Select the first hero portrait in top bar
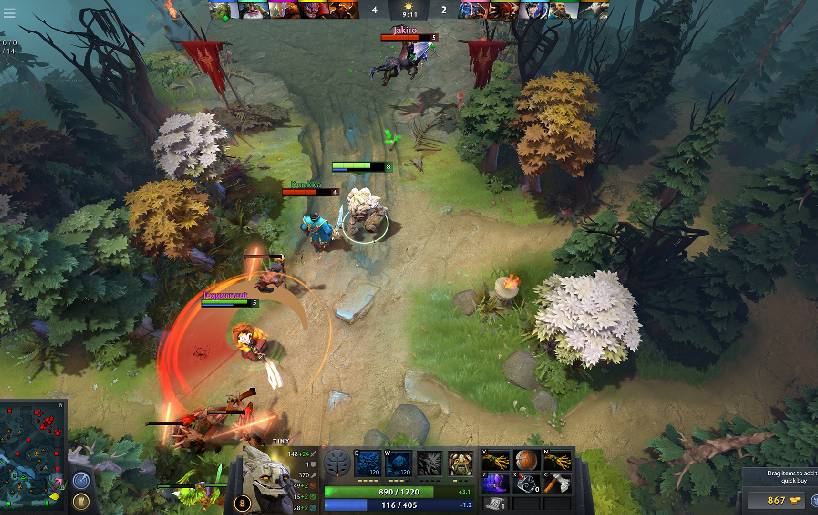This screenshot has width=818, height=515. click(x=220, y=10)
